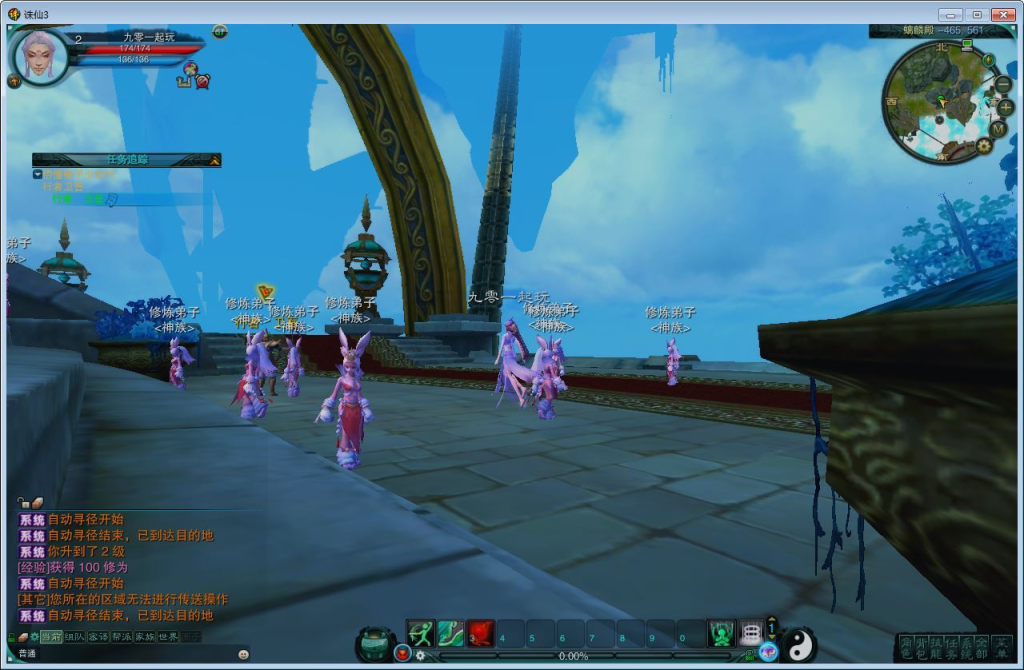Click the yin-yang symbol button
The width and height of the screenshot is (1024, 670).
tap(798, 643)
